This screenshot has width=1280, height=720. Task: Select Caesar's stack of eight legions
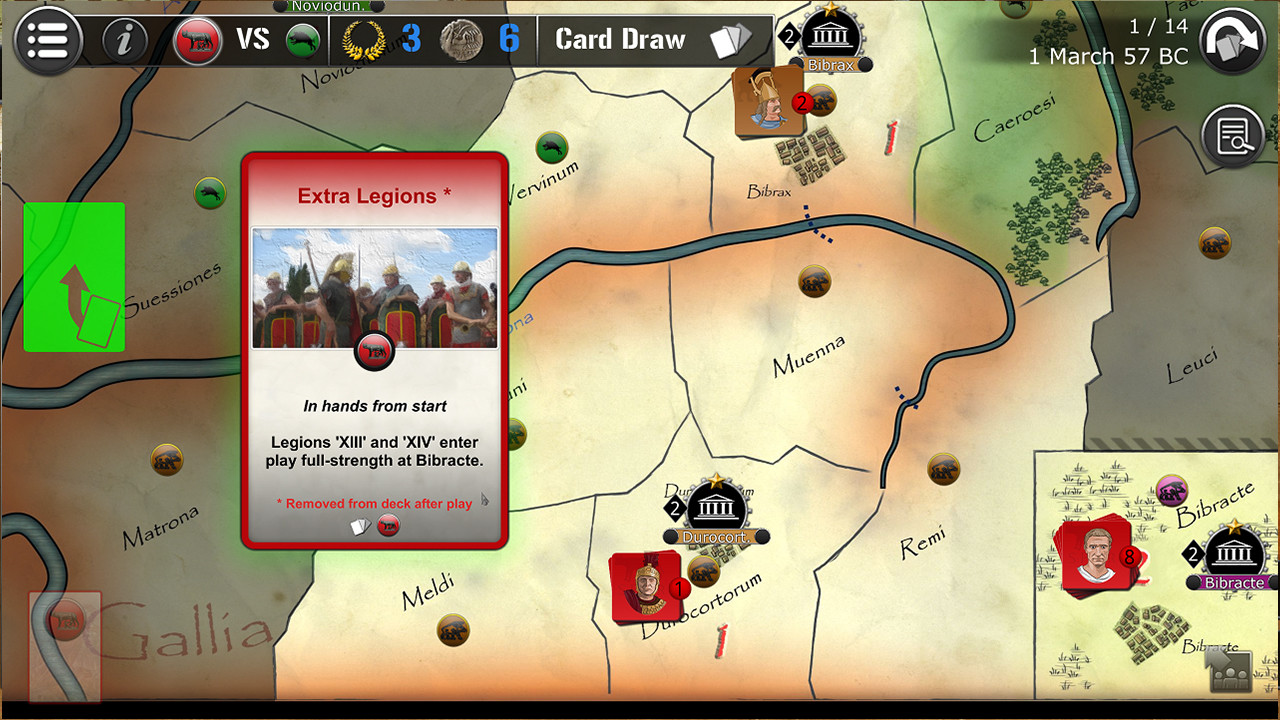point(1097,556)
